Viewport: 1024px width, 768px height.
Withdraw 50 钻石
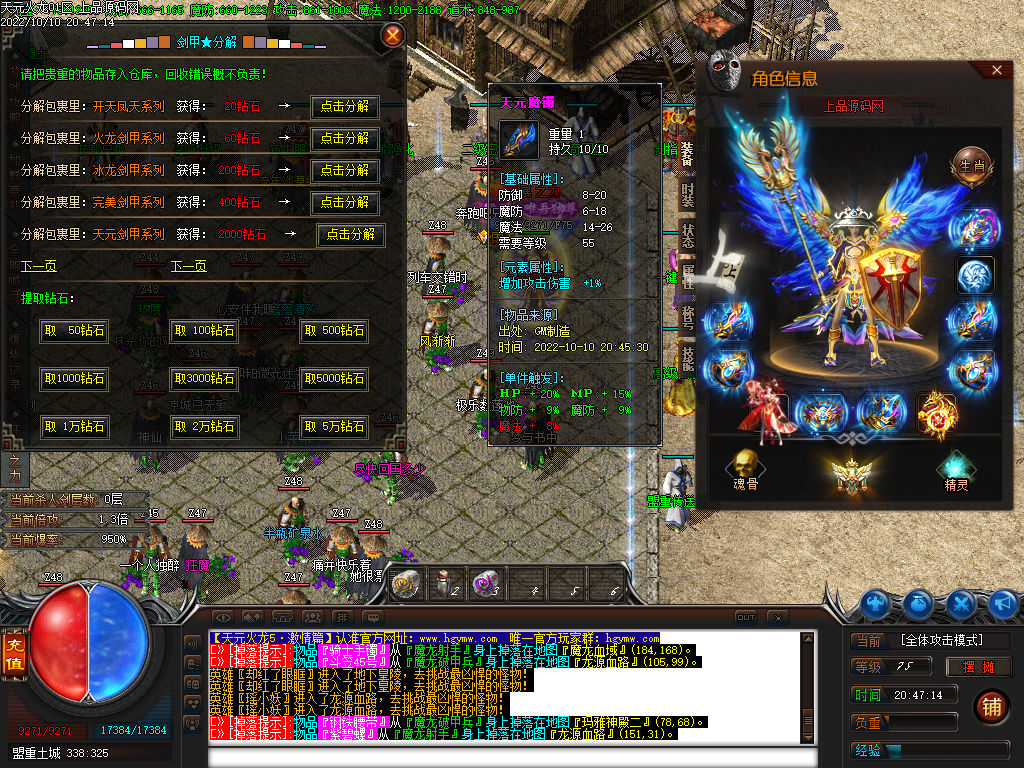click(x=74, y=331)
